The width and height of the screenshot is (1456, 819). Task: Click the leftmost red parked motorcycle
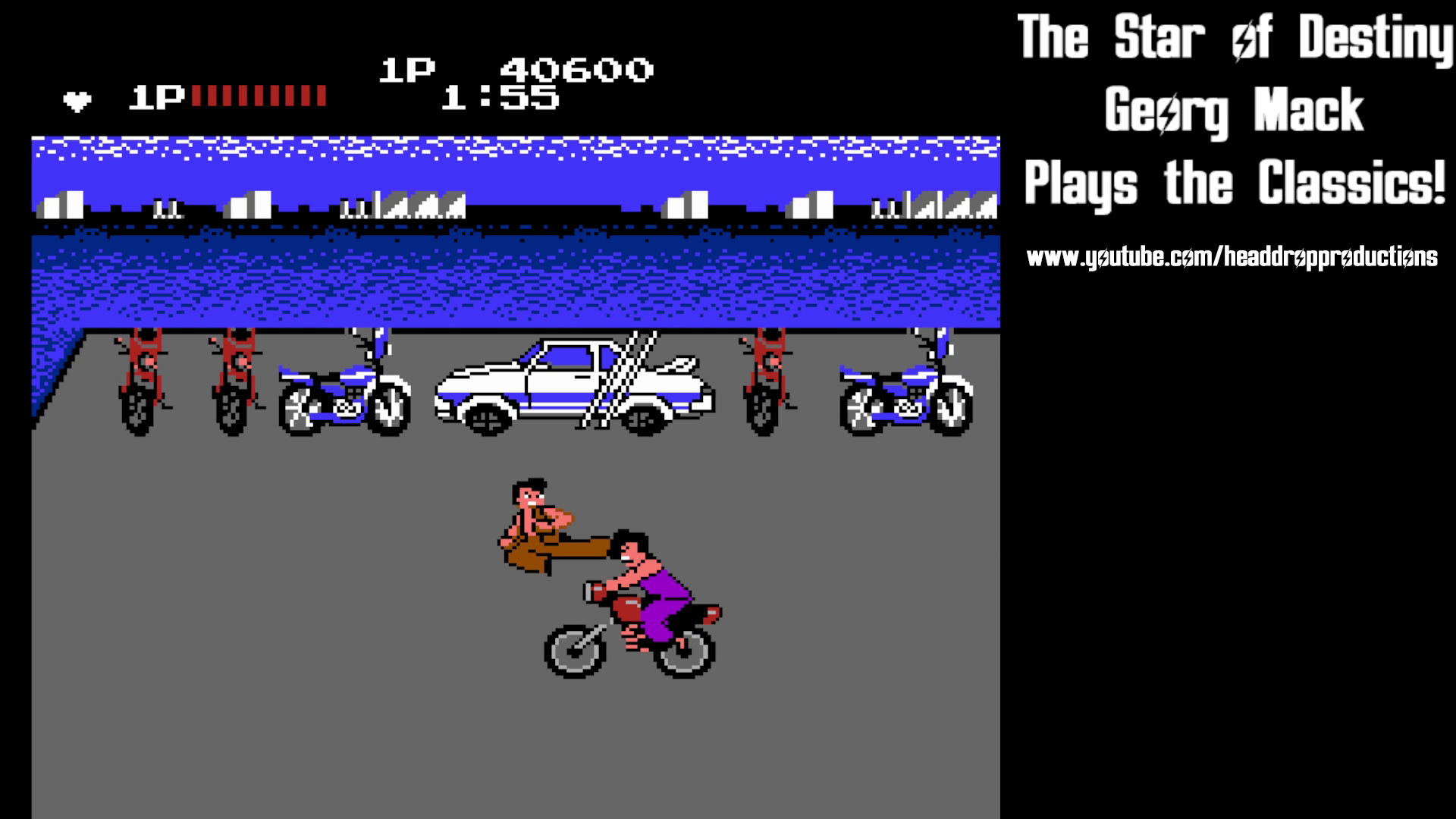click(x=140, y=383)
